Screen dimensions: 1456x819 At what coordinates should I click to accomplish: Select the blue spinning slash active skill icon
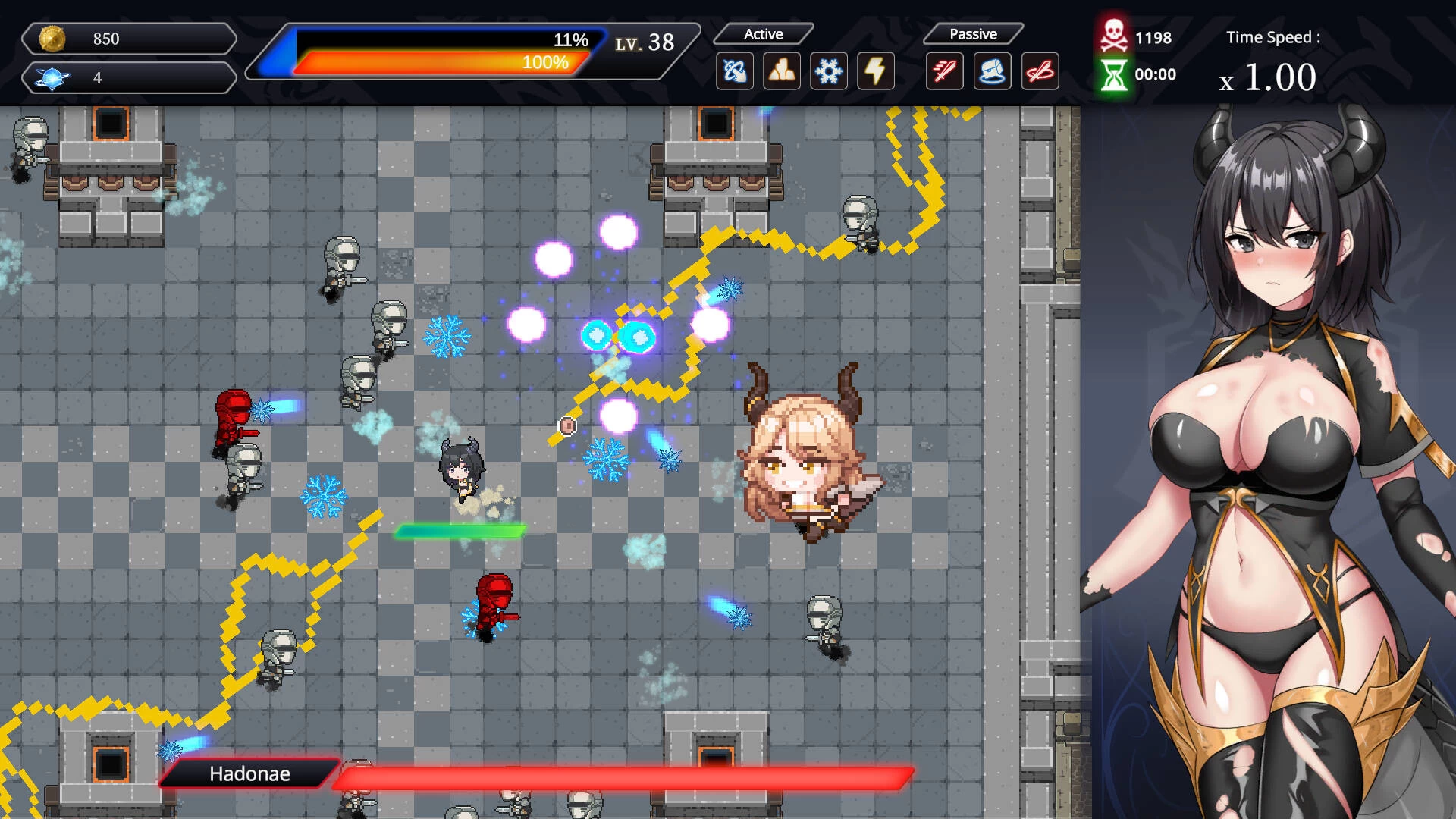tap(733, 71)
